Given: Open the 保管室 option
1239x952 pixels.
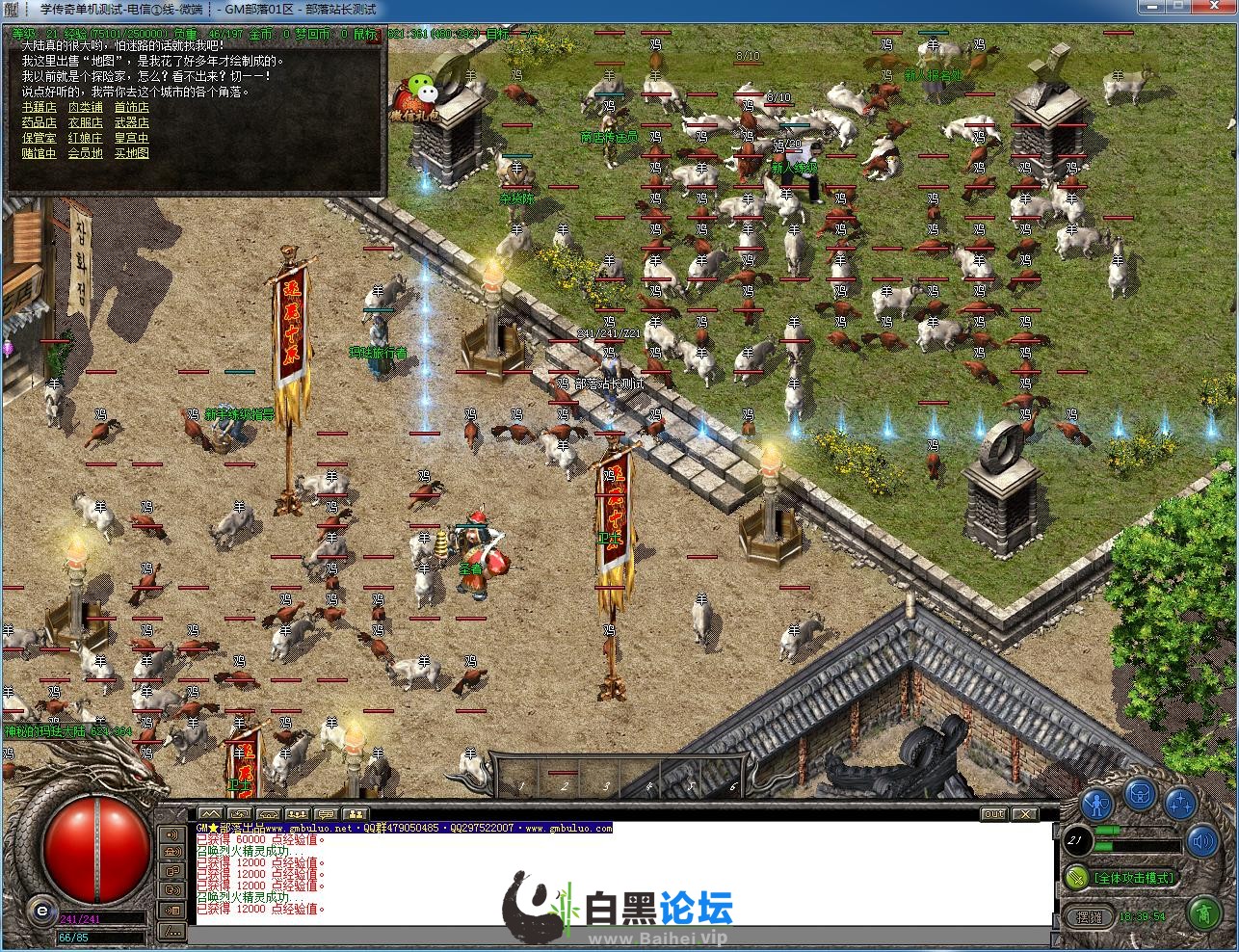Looking at the screenshot, I should 39,139.
